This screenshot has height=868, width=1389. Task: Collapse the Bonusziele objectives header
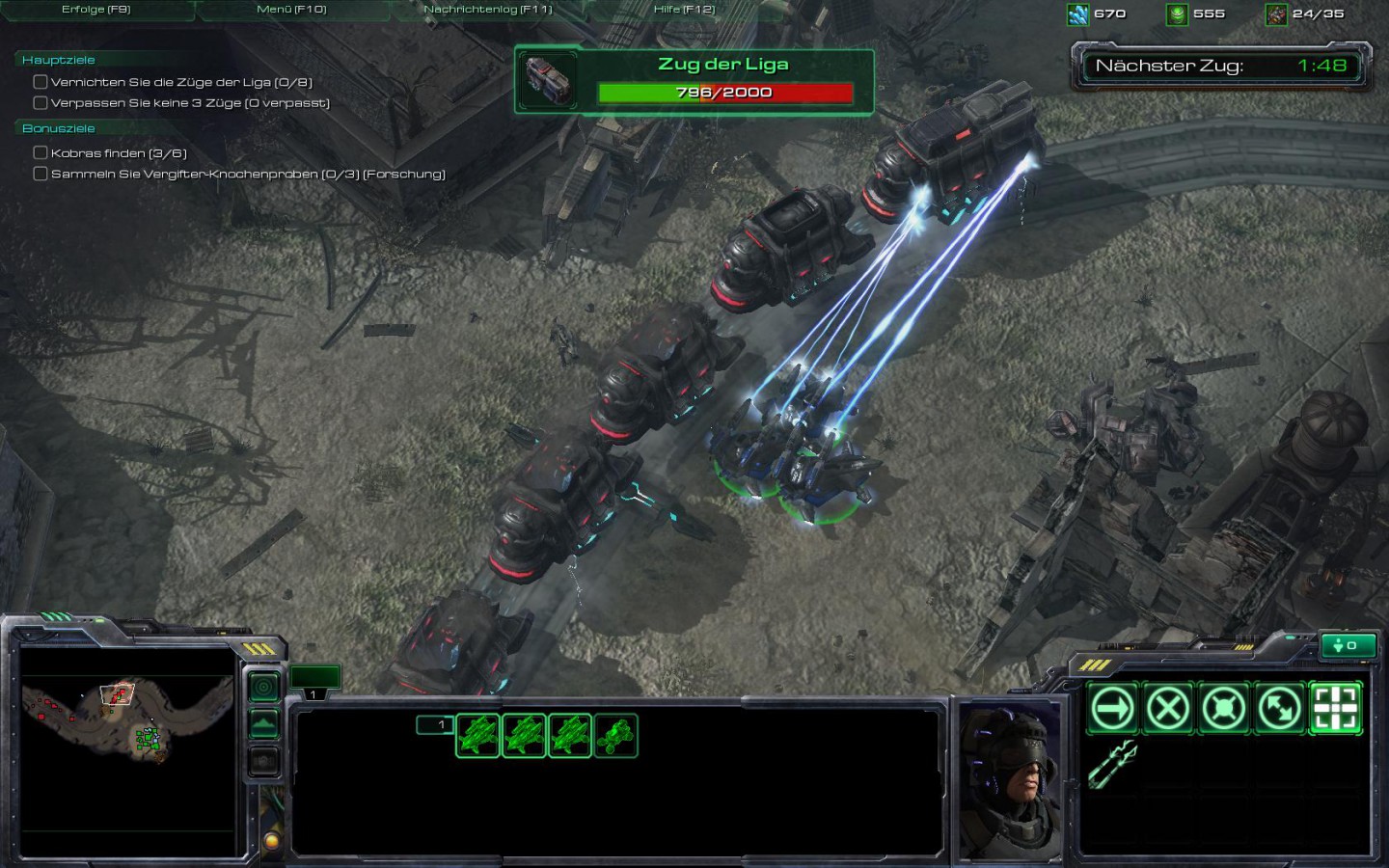point(59,128)
